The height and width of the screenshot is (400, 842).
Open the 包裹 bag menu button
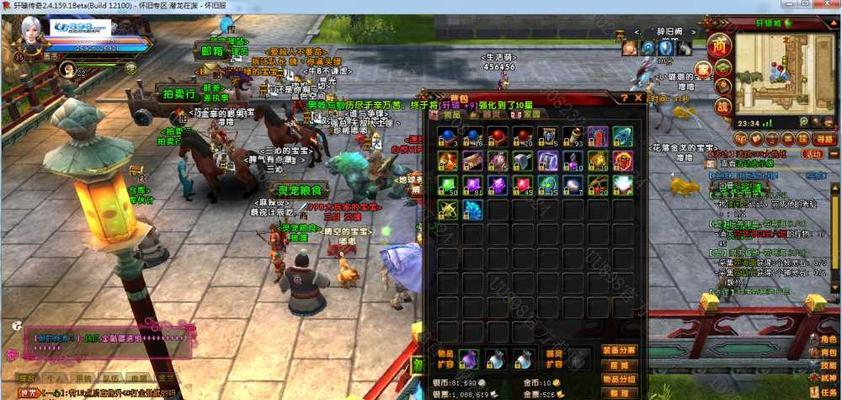click(828, 353)
